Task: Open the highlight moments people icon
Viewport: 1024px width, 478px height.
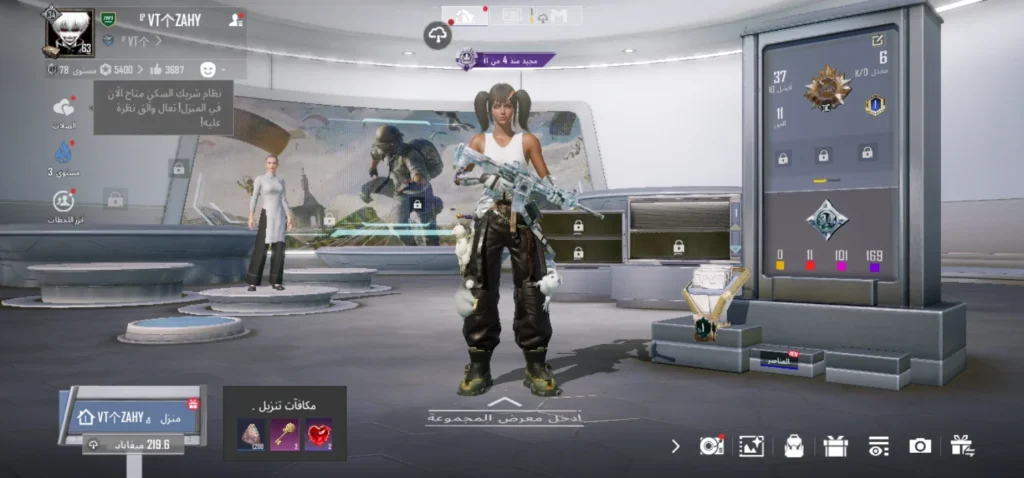Action: click(x=65, y=201)
